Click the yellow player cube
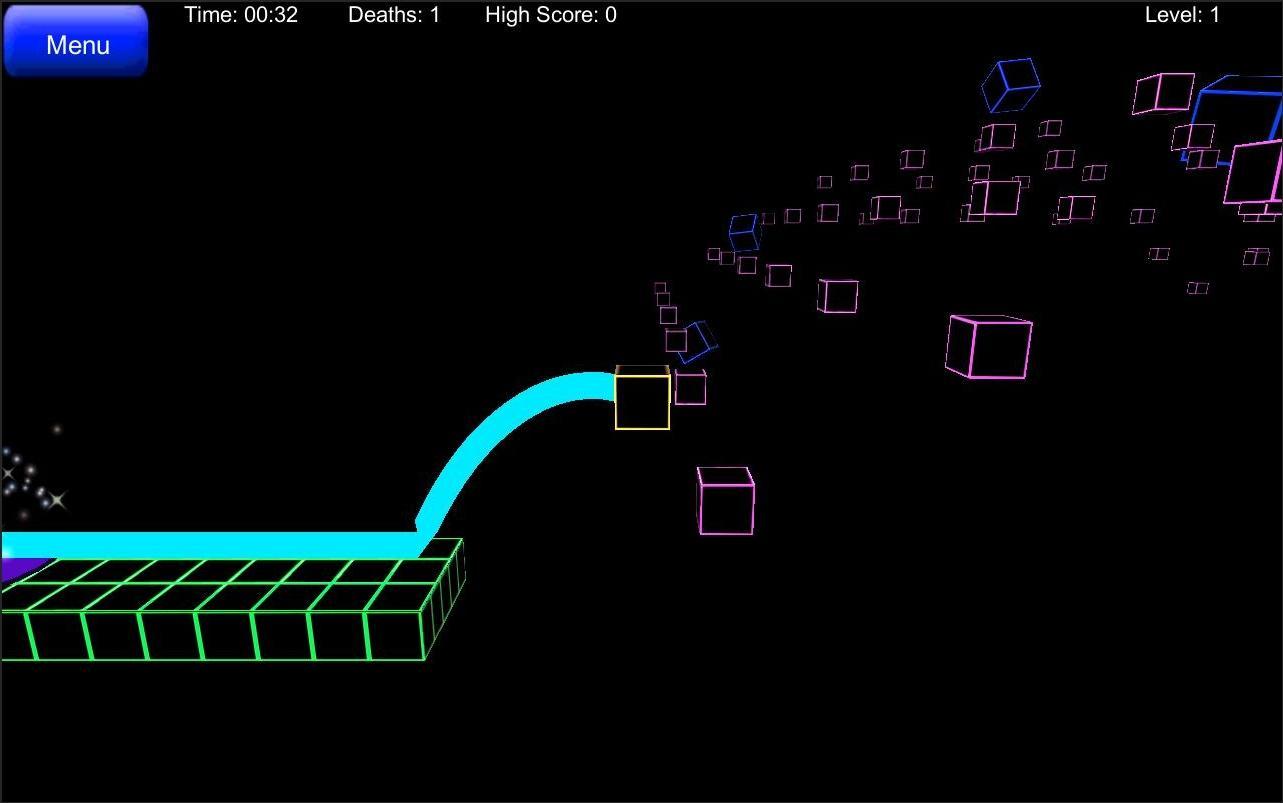 pos(641,399)
